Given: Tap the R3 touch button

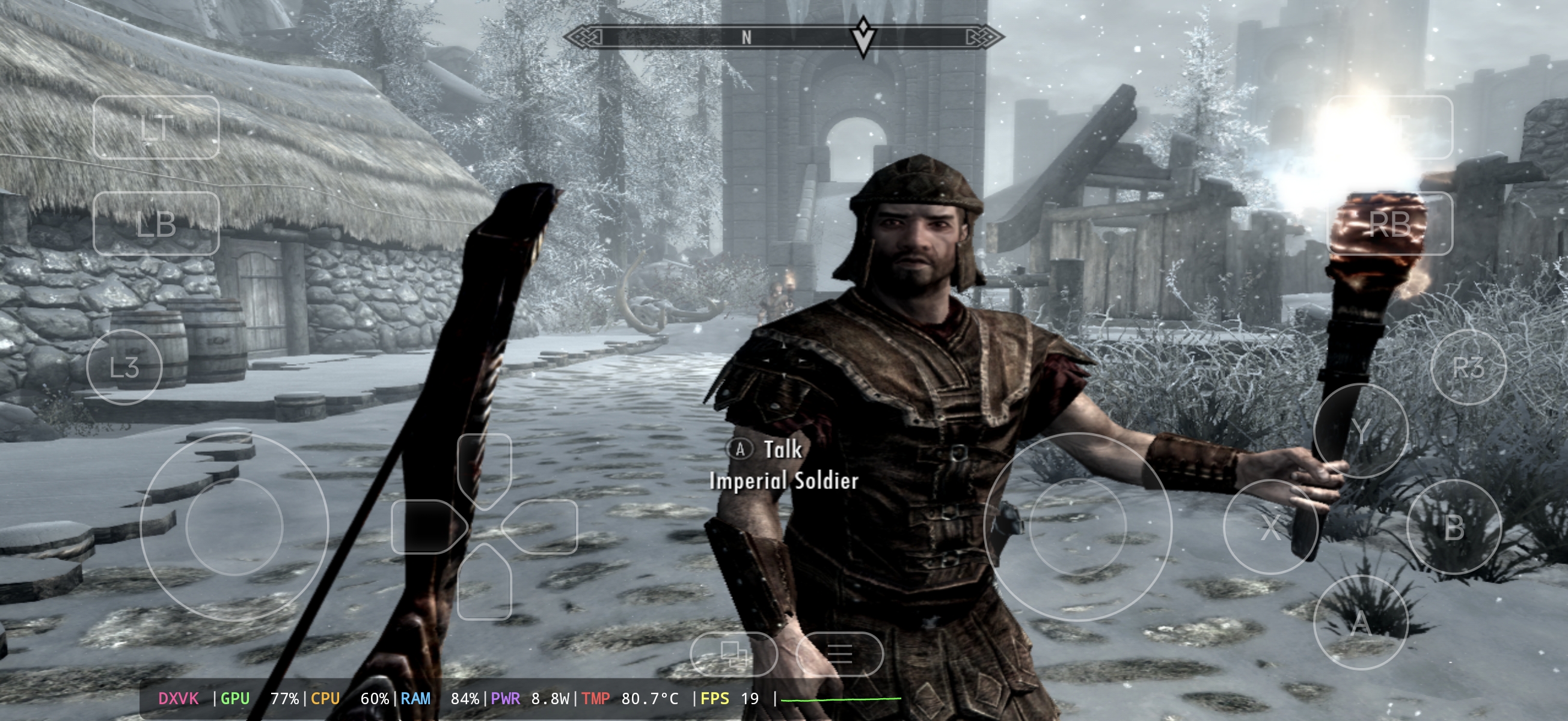Looking at the screenshot, I should tap(1468, 367).
